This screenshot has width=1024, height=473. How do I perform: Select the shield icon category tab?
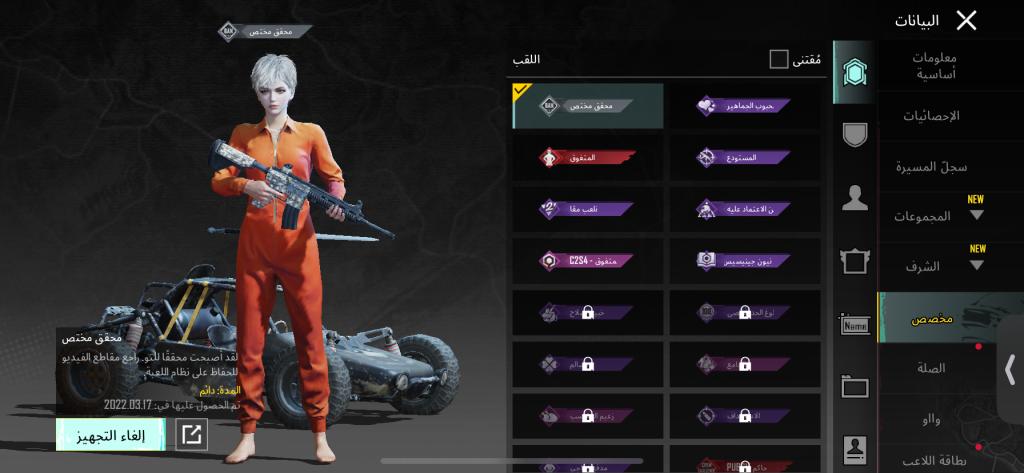point(854,135)
